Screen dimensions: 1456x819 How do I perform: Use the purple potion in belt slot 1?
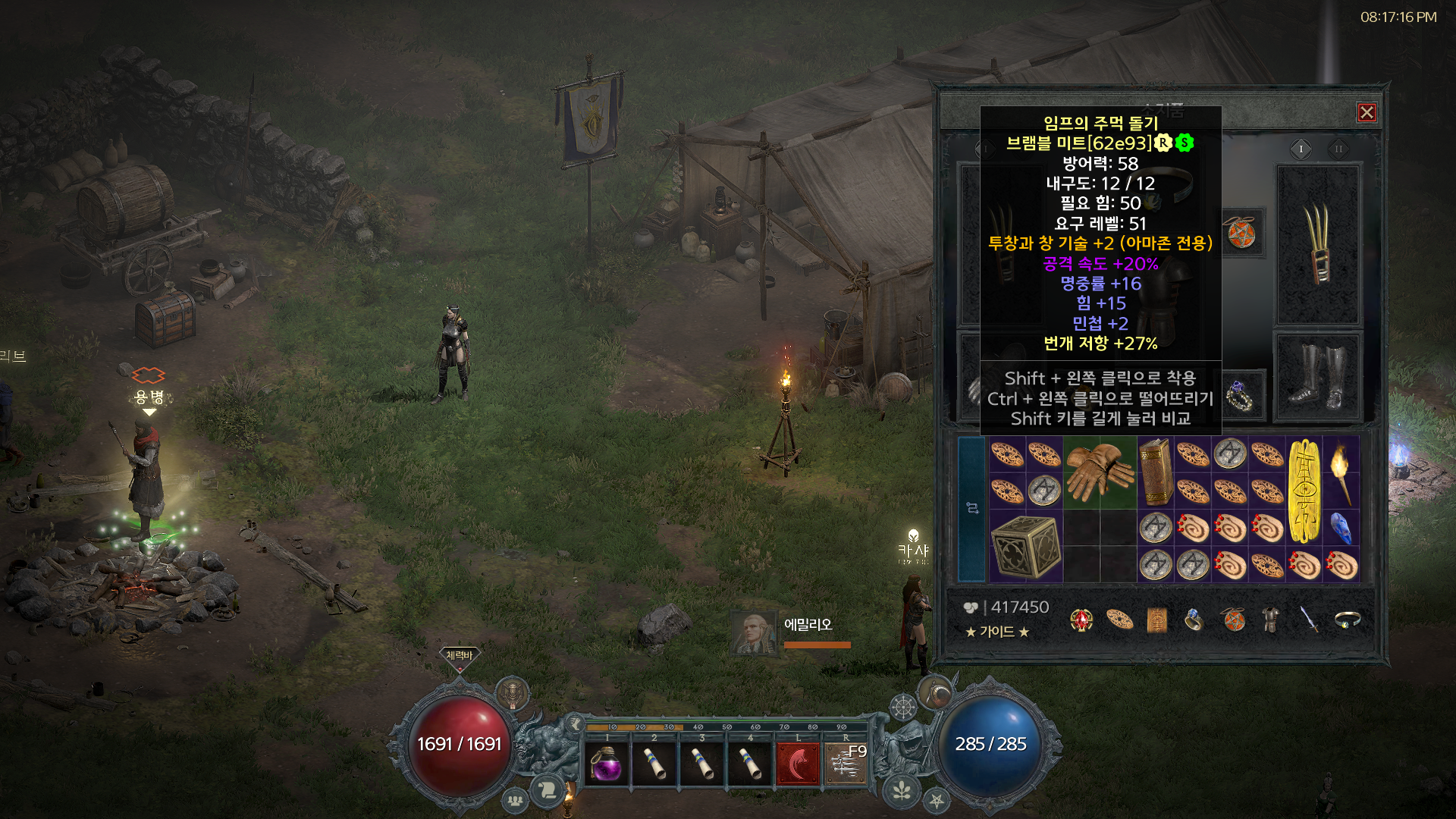click(607, 764)
